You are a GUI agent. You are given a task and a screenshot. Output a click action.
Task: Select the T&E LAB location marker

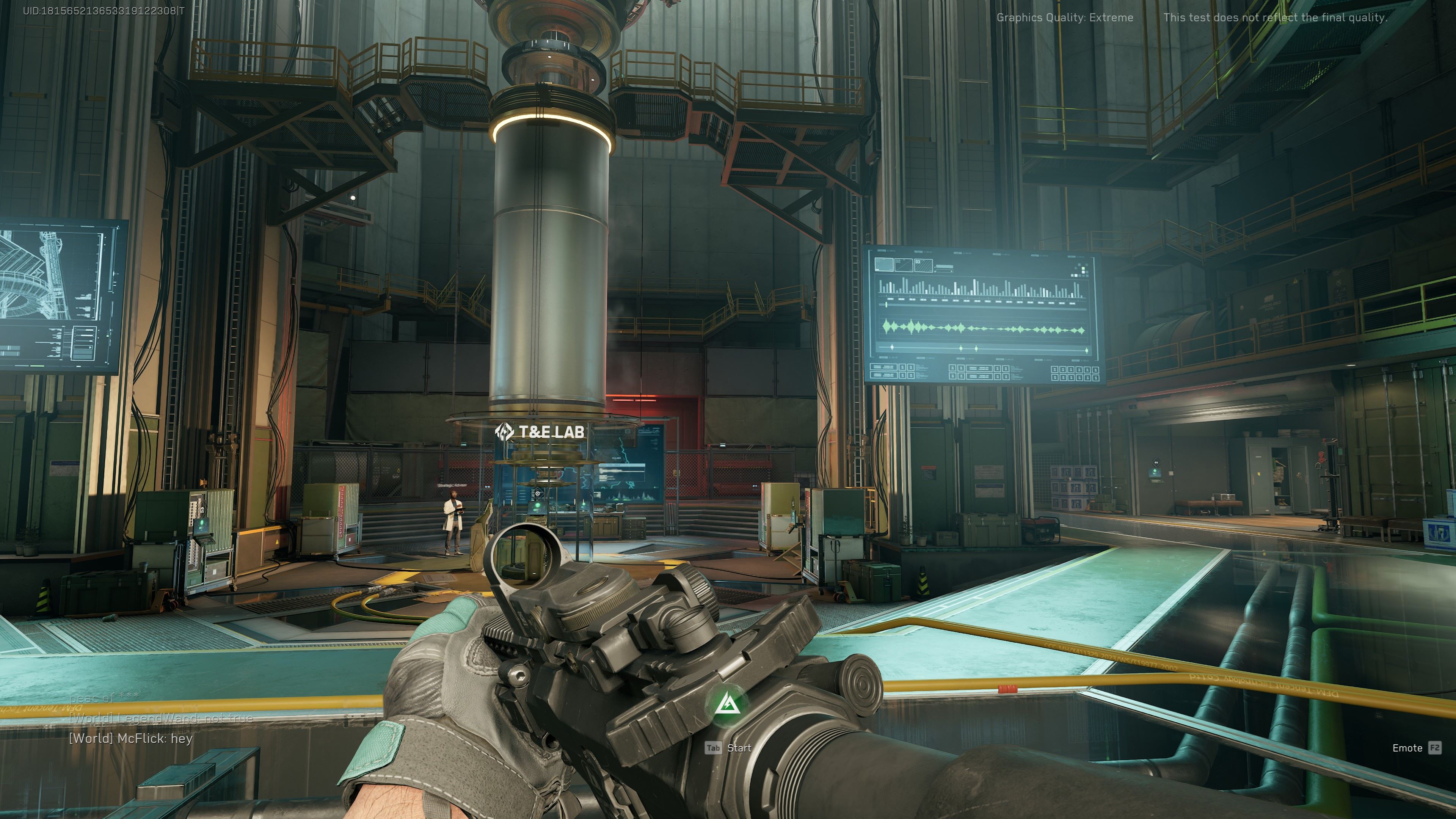click(x=540, y=432)
